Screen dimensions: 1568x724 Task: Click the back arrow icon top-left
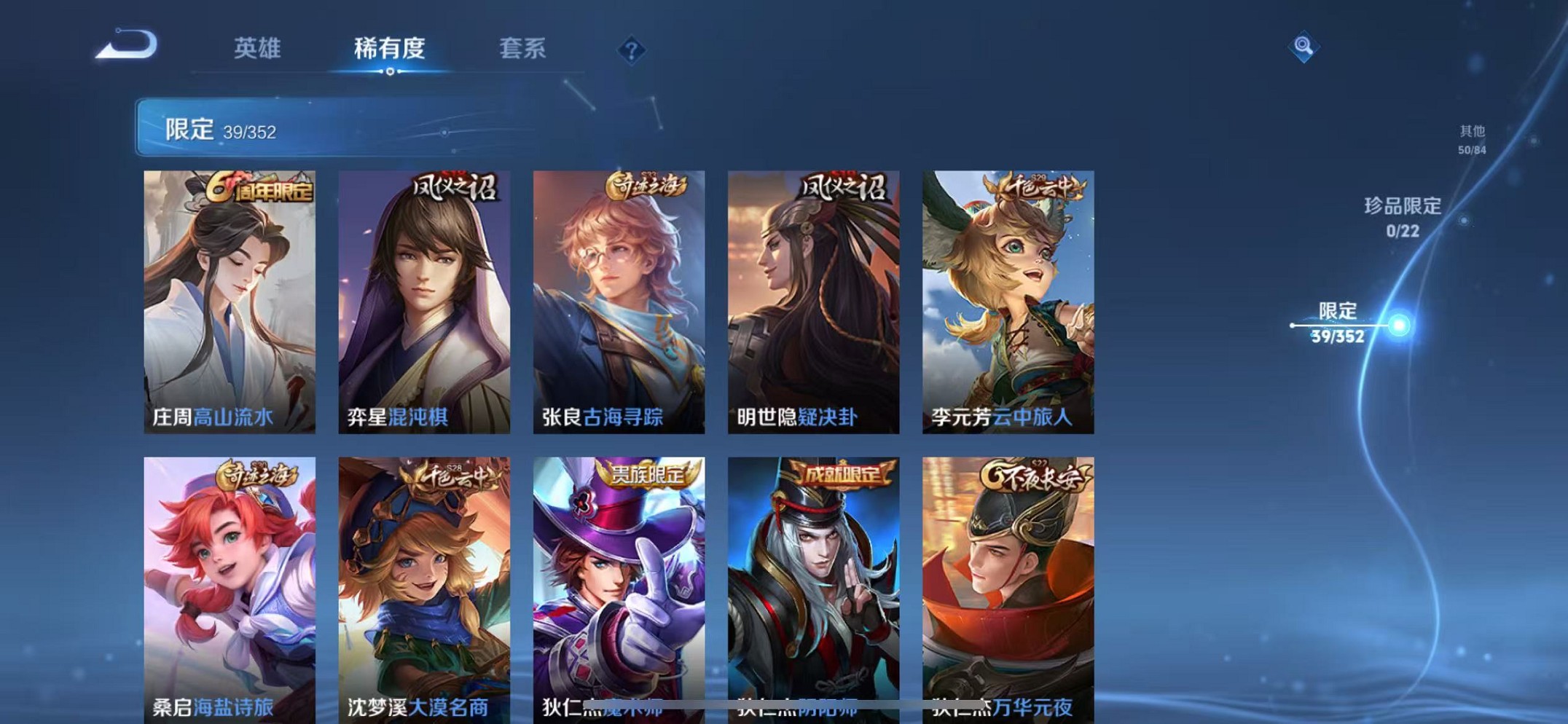coord(129,45)
